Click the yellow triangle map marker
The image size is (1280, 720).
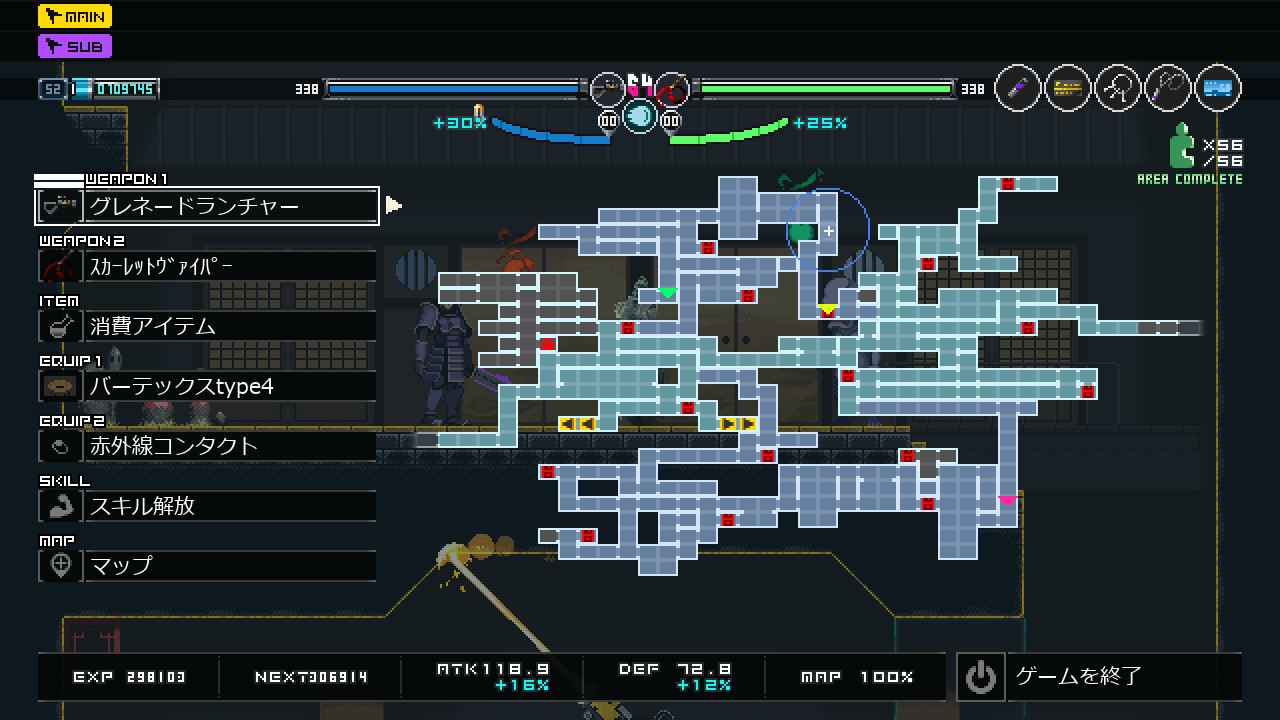pos(827,309)
